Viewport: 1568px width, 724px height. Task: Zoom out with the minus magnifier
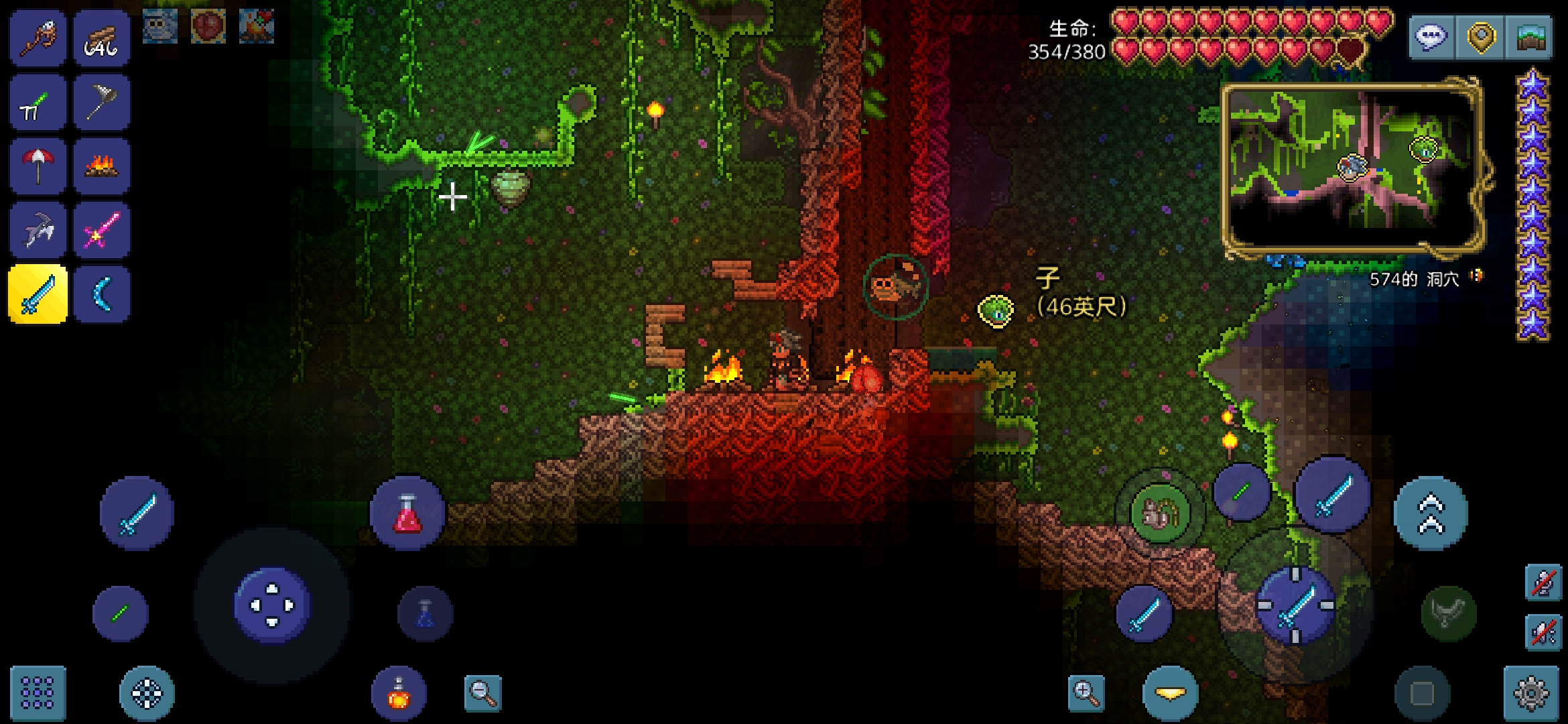tap(482, 692)
